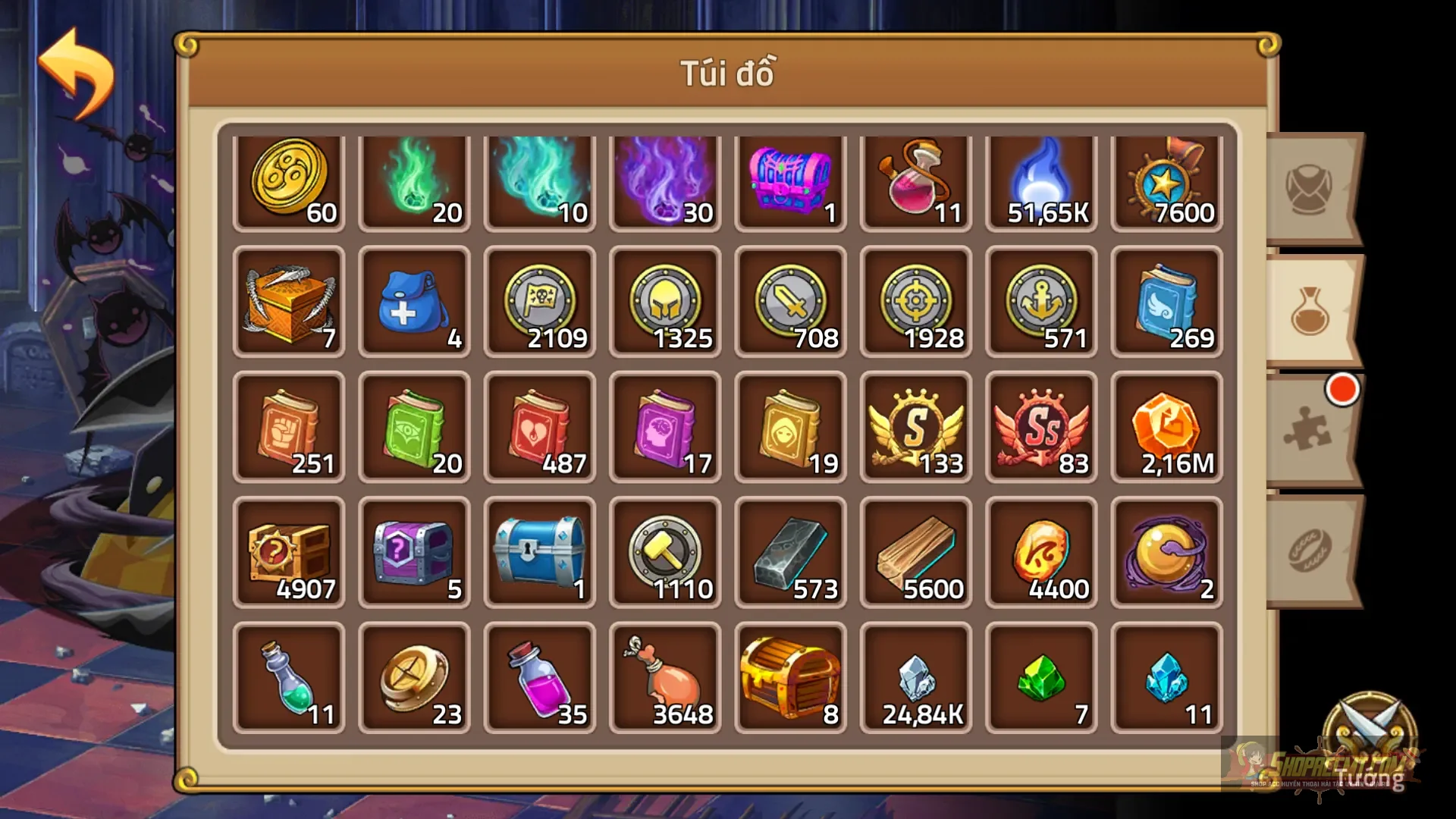Image resolution: width=1456 pixels, height=819 pixels.
Task: Select the gold coin stack of 60
Action: [290, 180]
